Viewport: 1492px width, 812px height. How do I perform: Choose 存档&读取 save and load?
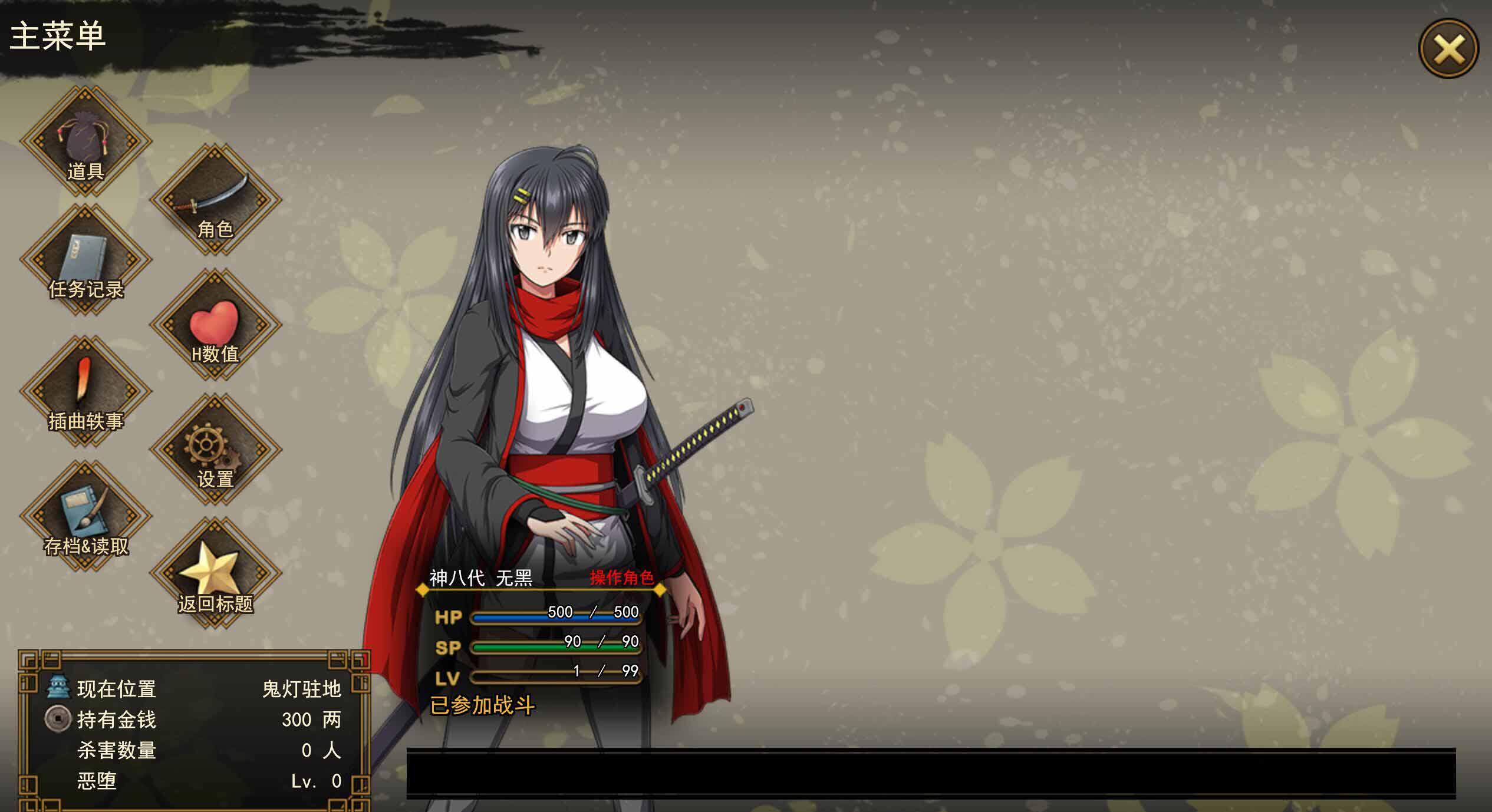tap(85, 517)
